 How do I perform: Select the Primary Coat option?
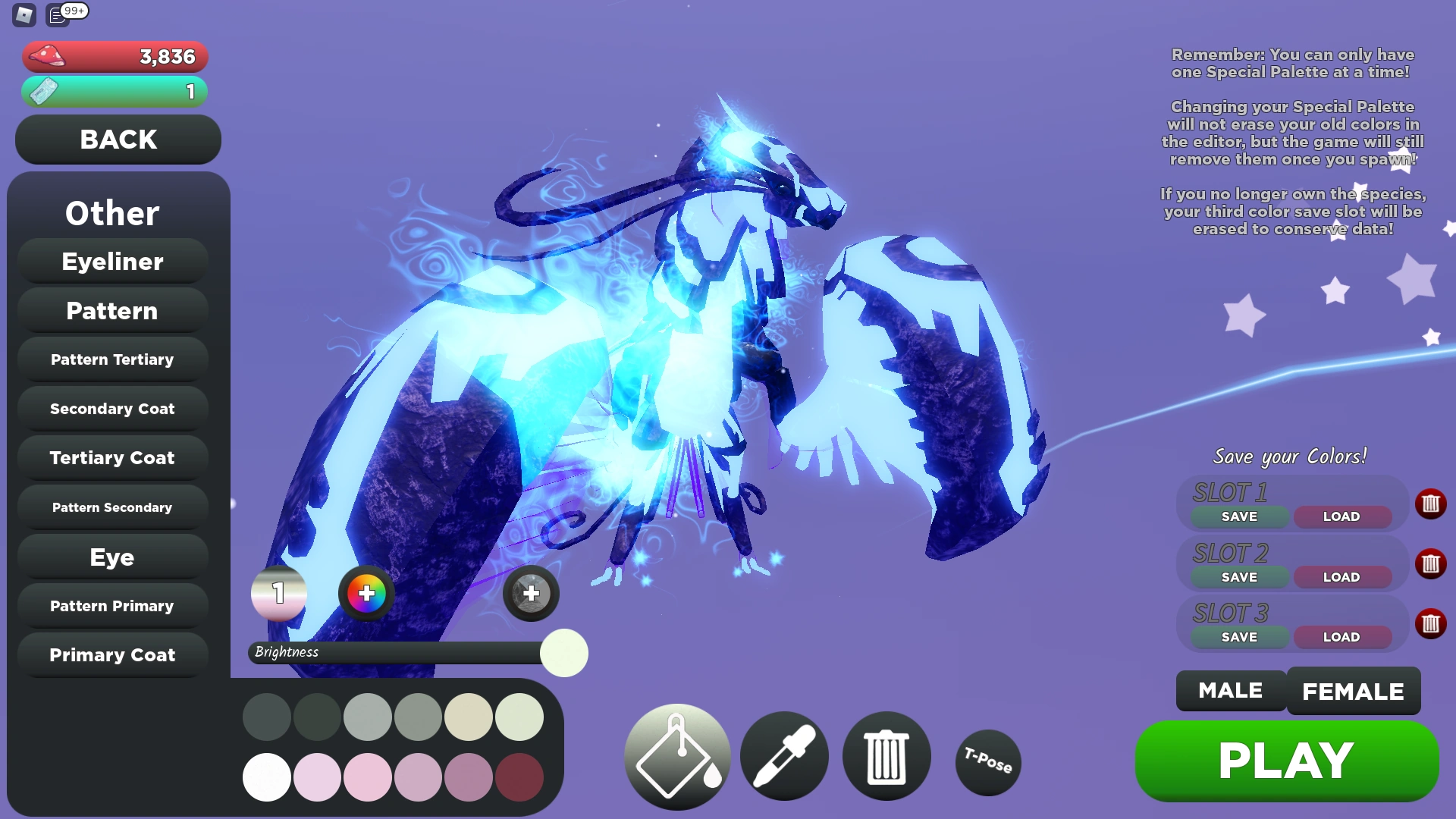pyautogui.click(x=112, y=654)
